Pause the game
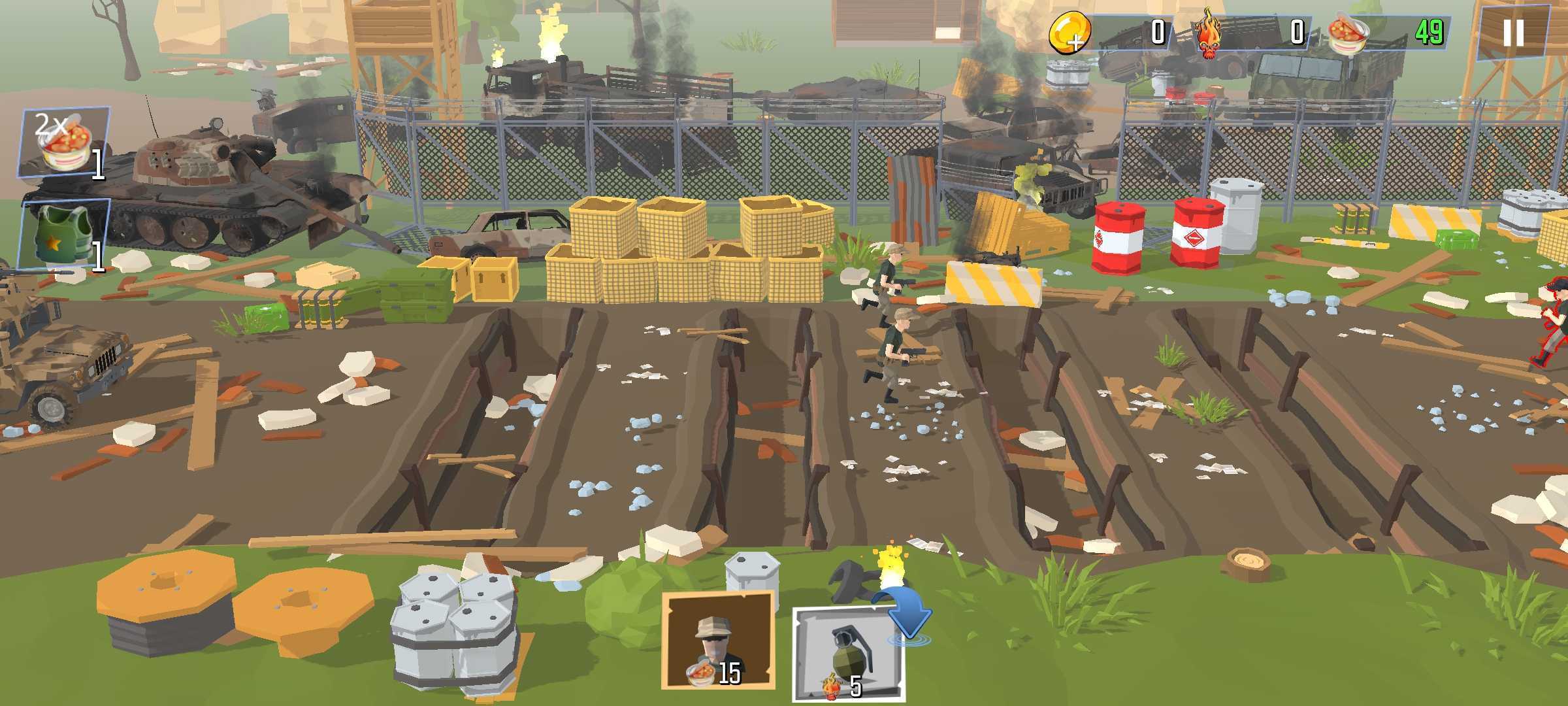The height and width of the screenshot is (706, 1568). pos(1512,33)
